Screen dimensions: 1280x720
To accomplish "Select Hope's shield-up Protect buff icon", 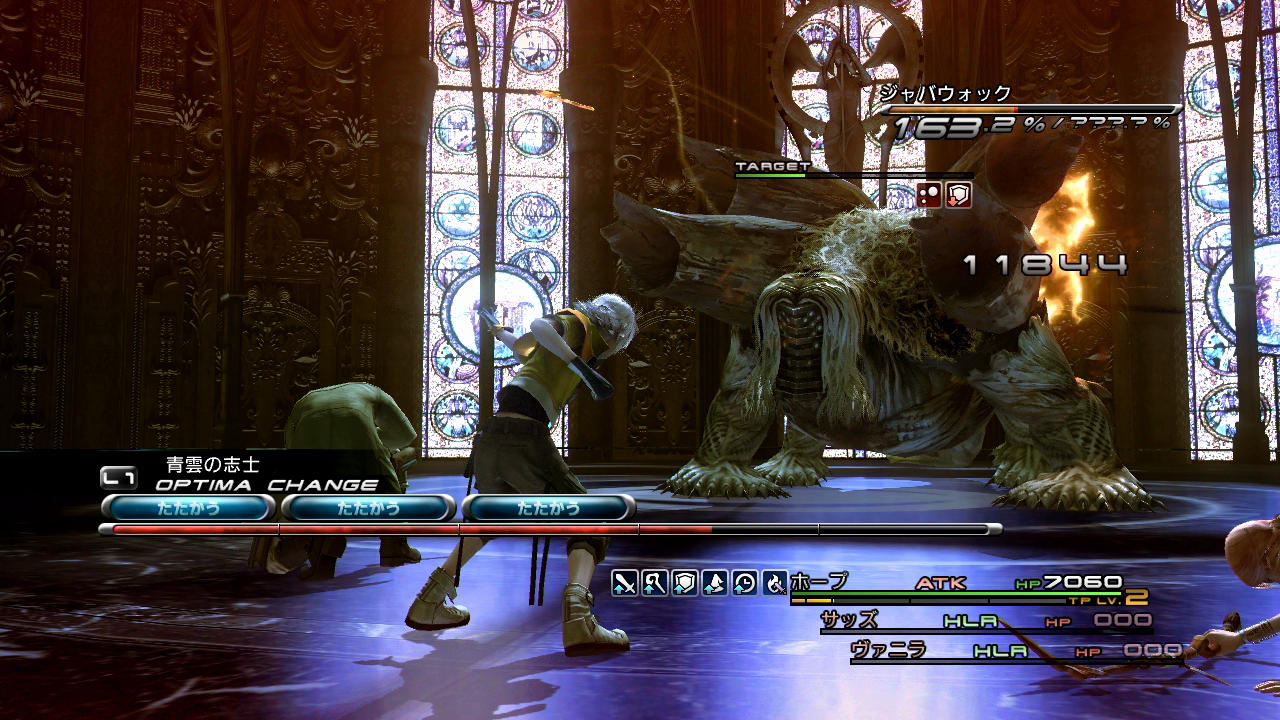I will (685, 582).
